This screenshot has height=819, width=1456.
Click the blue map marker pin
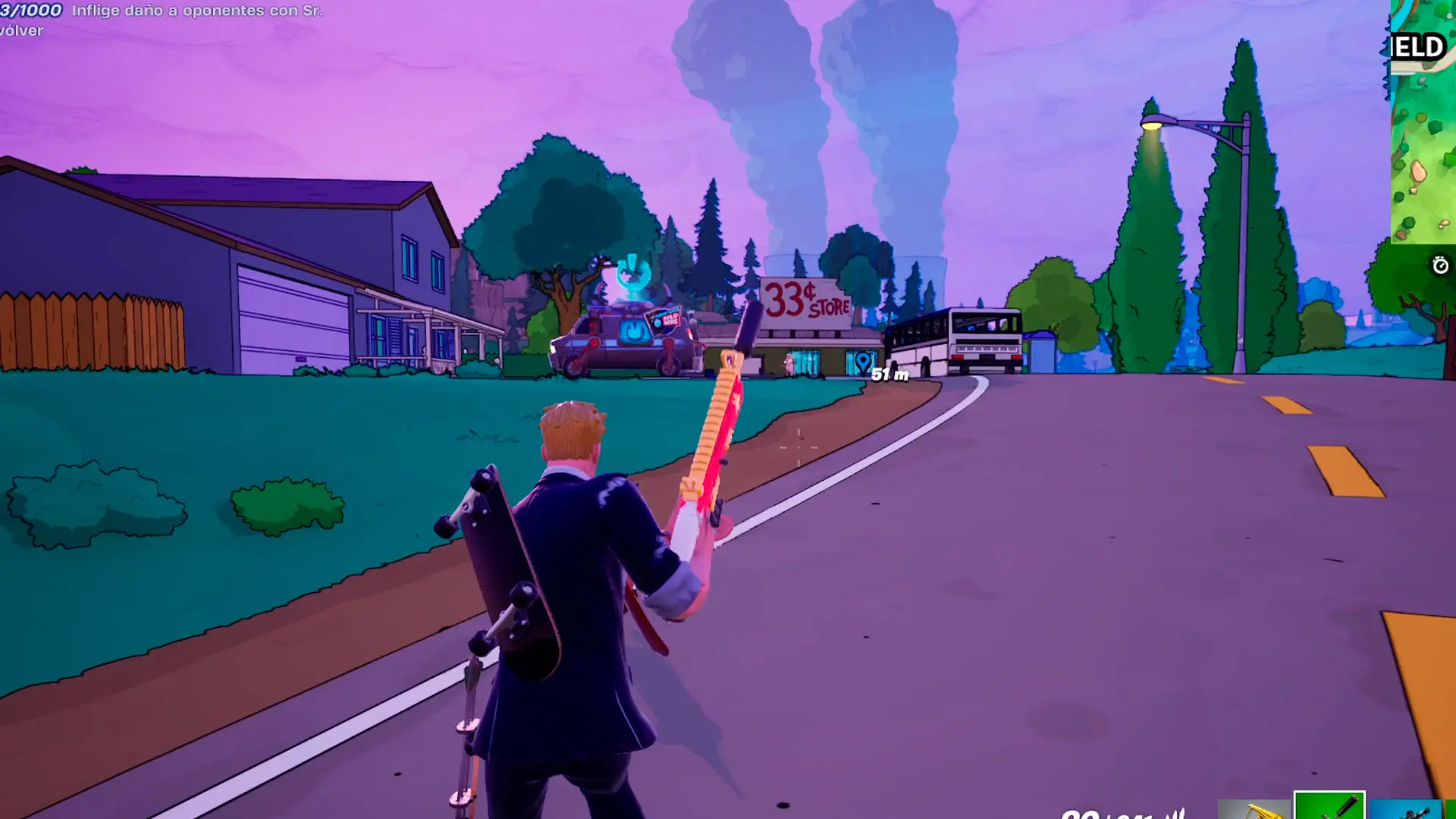click(863, 363)
